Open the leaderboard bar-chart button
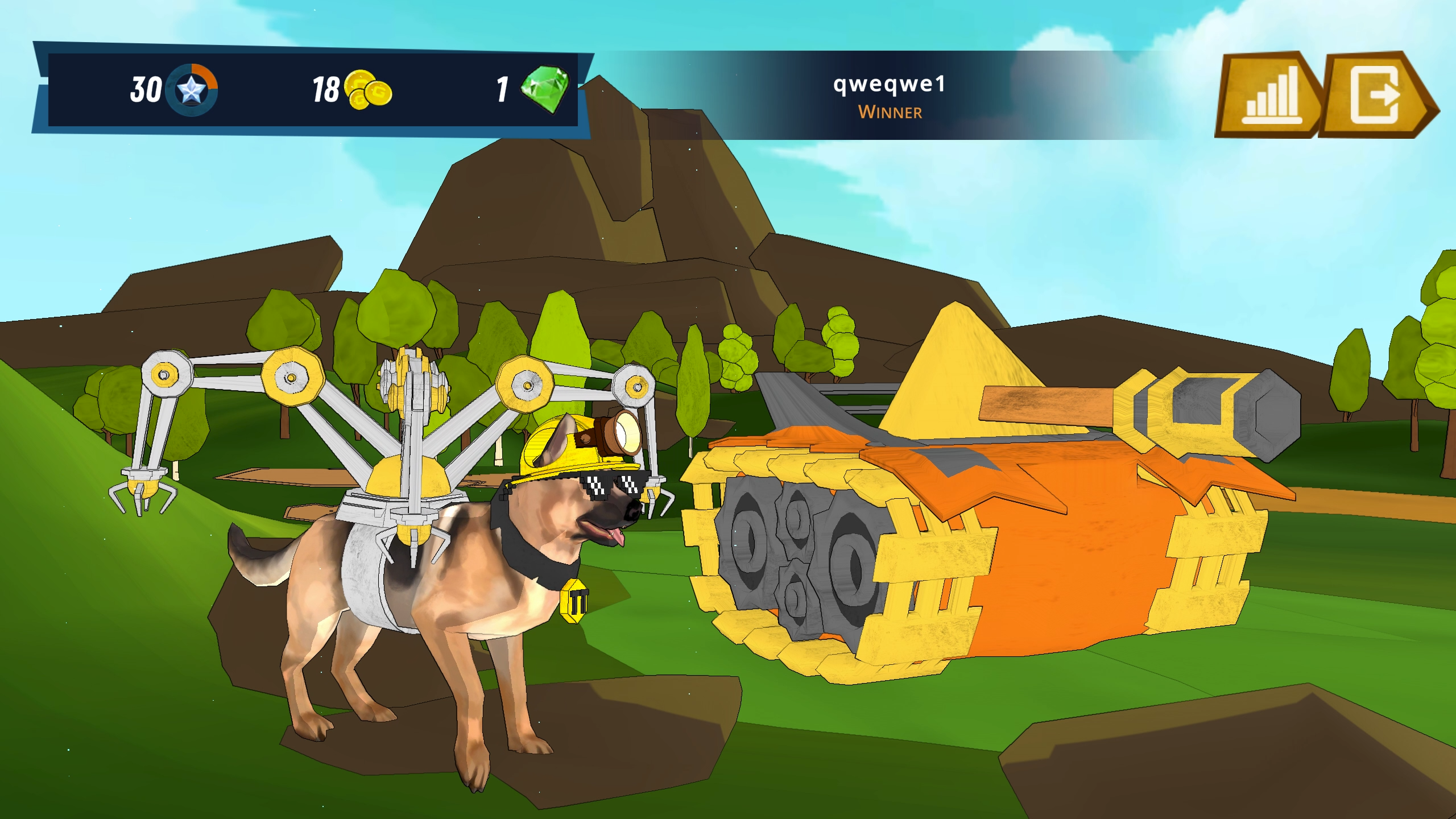Image resolution: width=1456 pixels, height=819 pixels. tap(1269, 95)
